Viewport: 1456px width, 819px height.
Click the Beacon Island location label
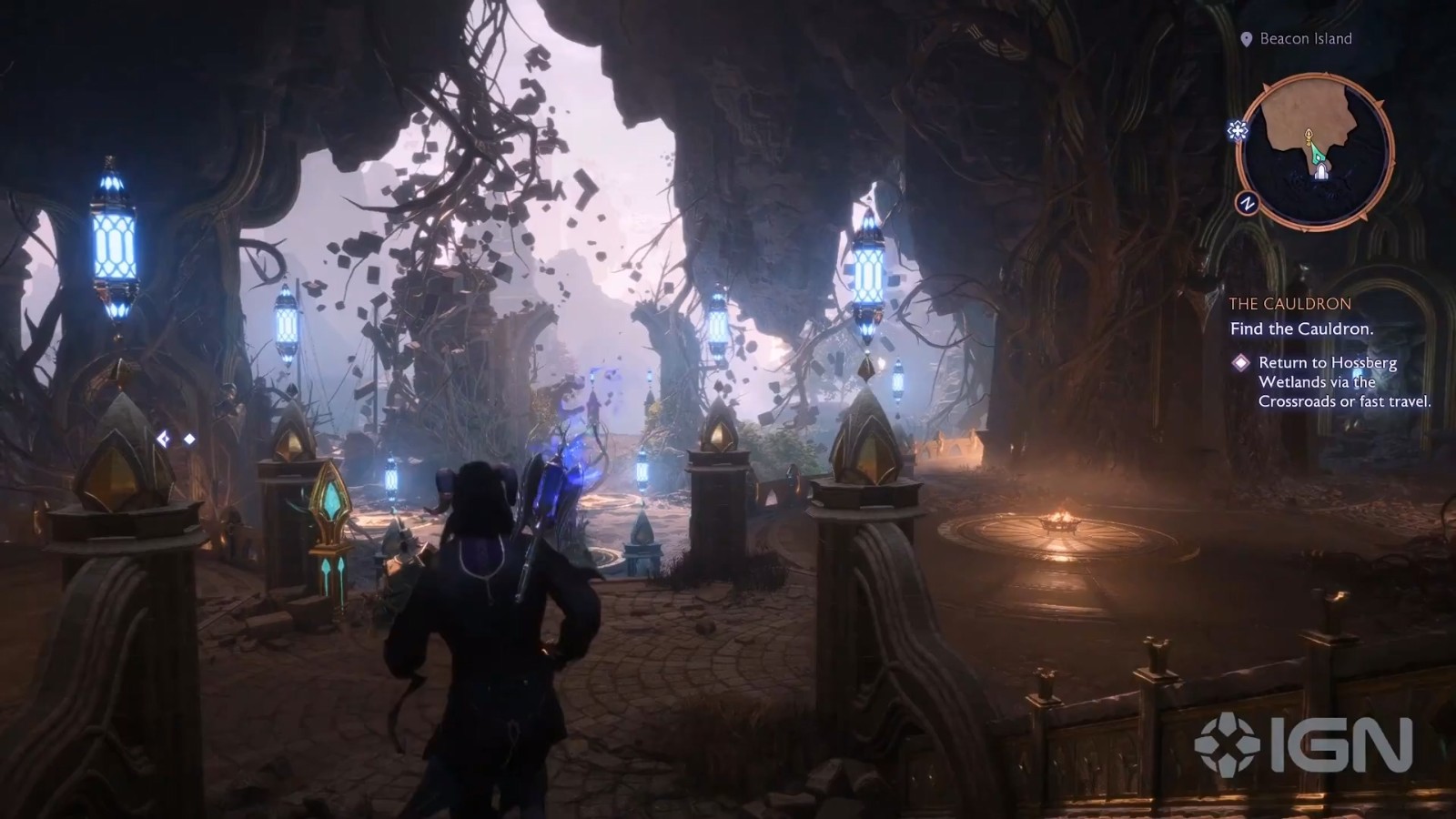[1305, 39]
